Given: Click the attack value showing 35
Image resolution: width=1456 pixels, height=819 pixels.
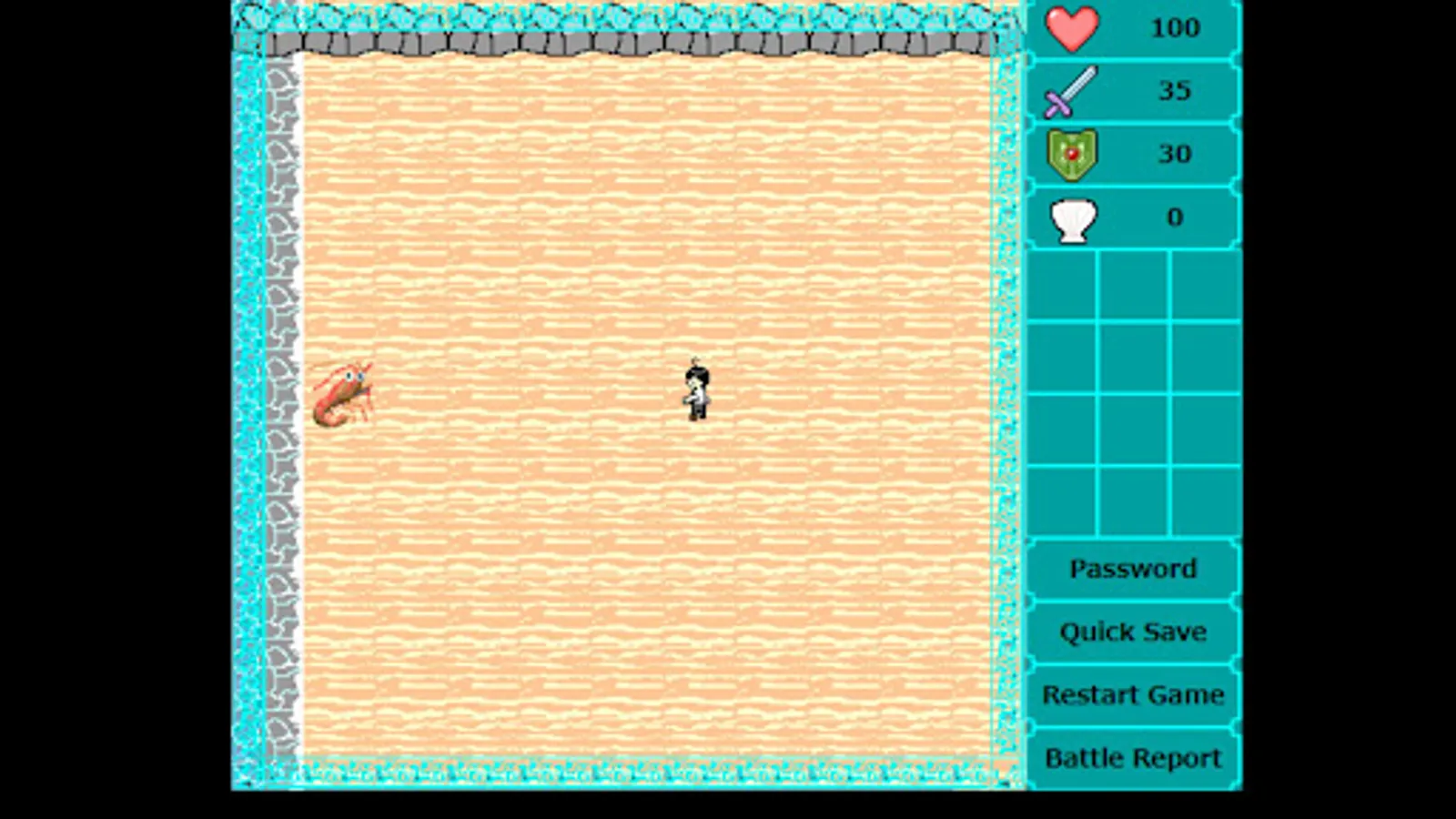Looking at the screenshot, I should [x=1175, y=91].
